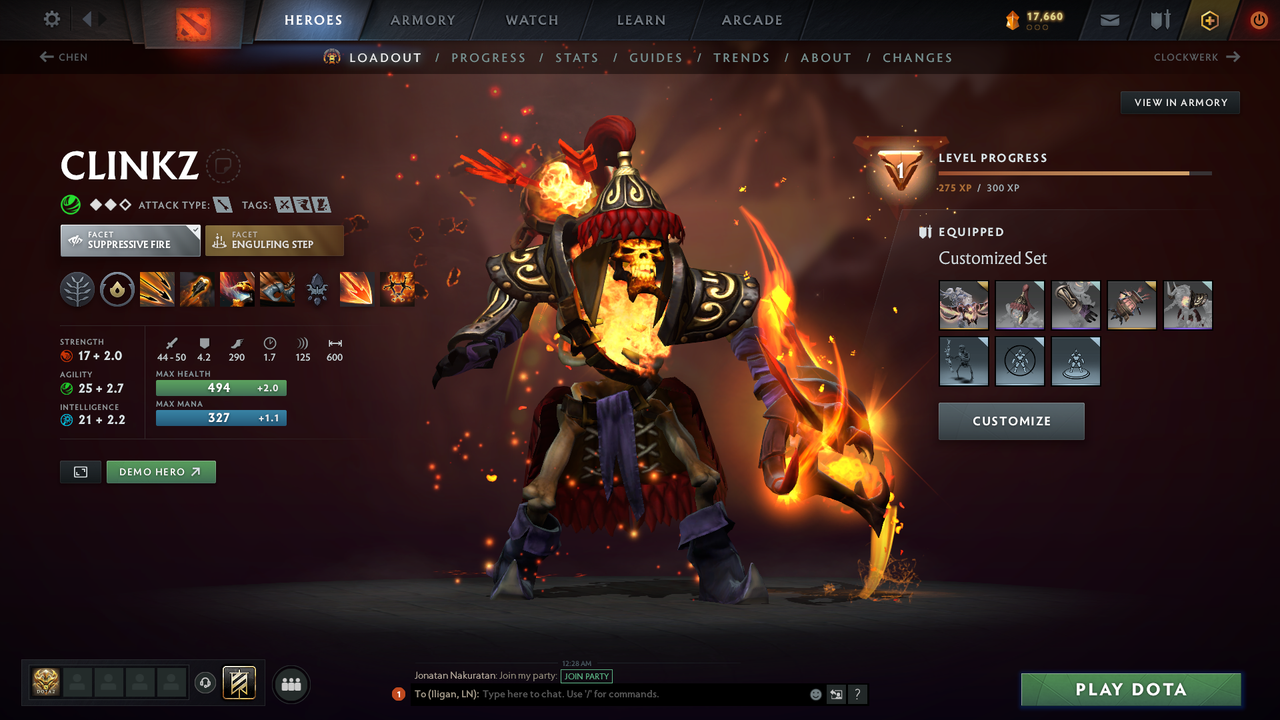The image size is (1280, 720).
Task: Switch to the LEARN tab
Action: [x=641, y=19]
